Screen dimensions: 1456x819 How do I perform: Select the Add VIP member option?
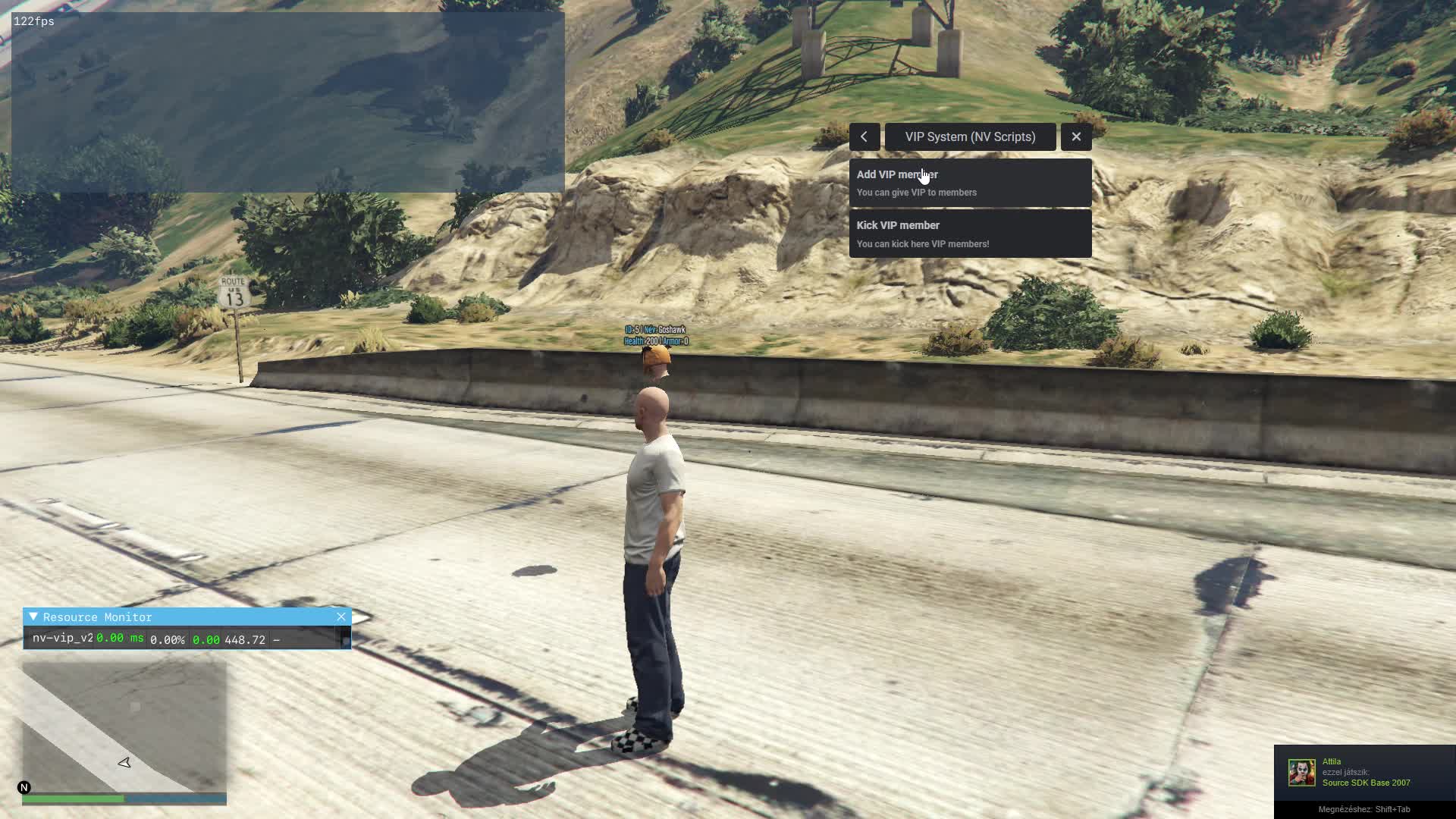click(970, 183)
